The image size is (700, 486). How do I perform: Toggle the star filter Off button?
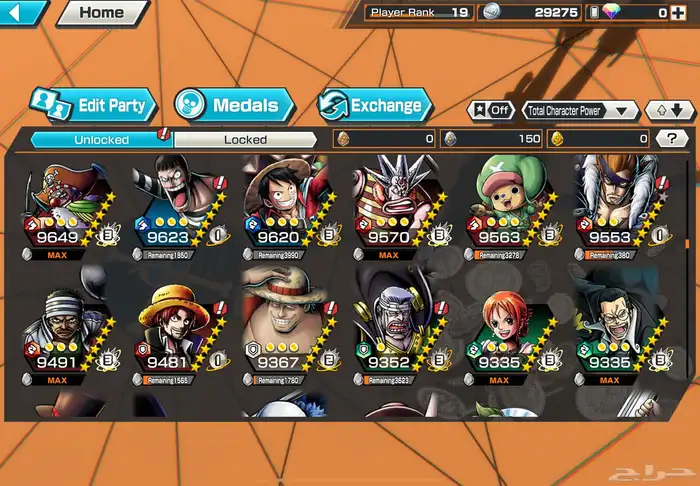coord(490,110)
